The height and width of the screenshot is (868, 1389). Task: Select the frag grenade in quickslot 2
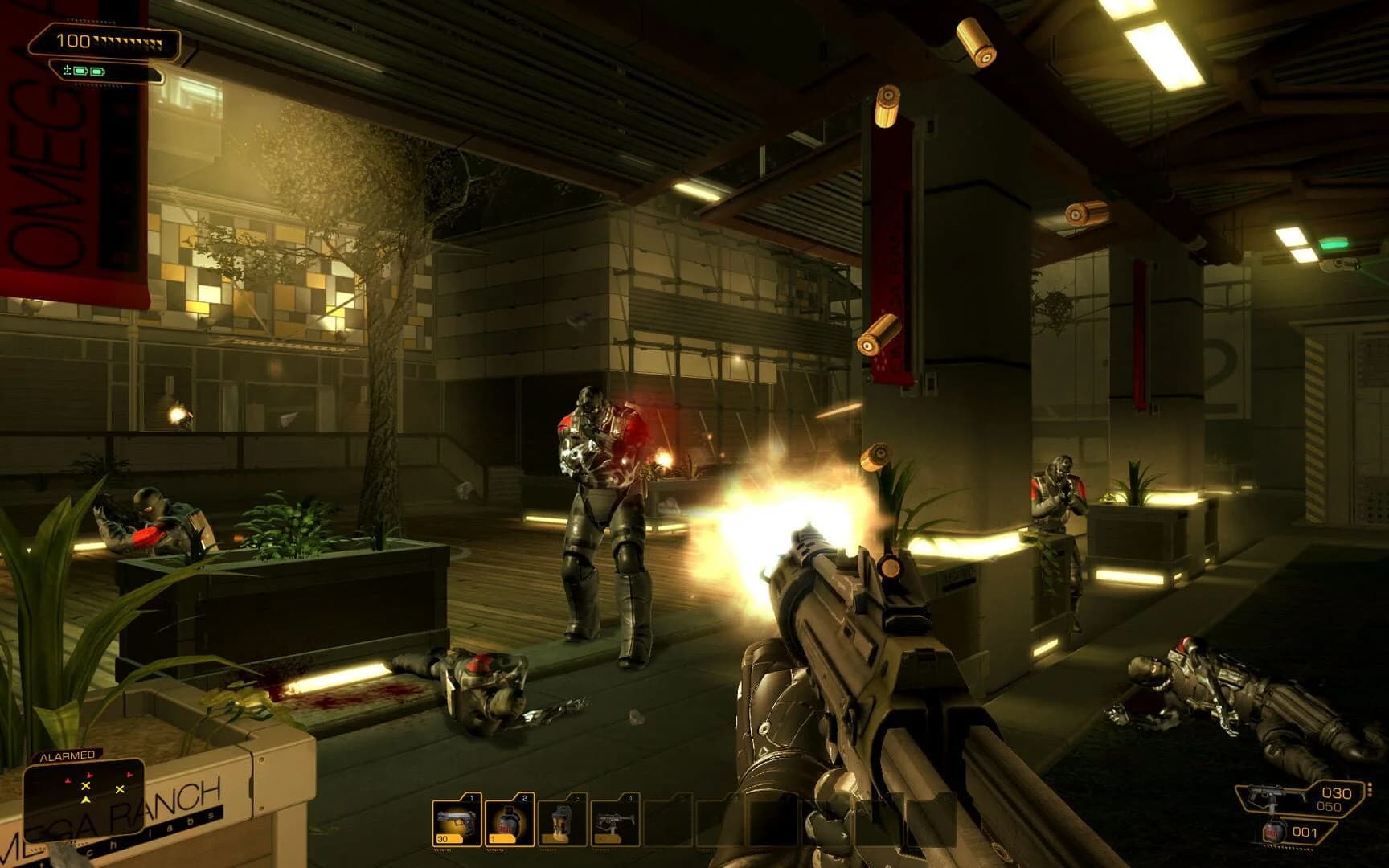point(510,820)
